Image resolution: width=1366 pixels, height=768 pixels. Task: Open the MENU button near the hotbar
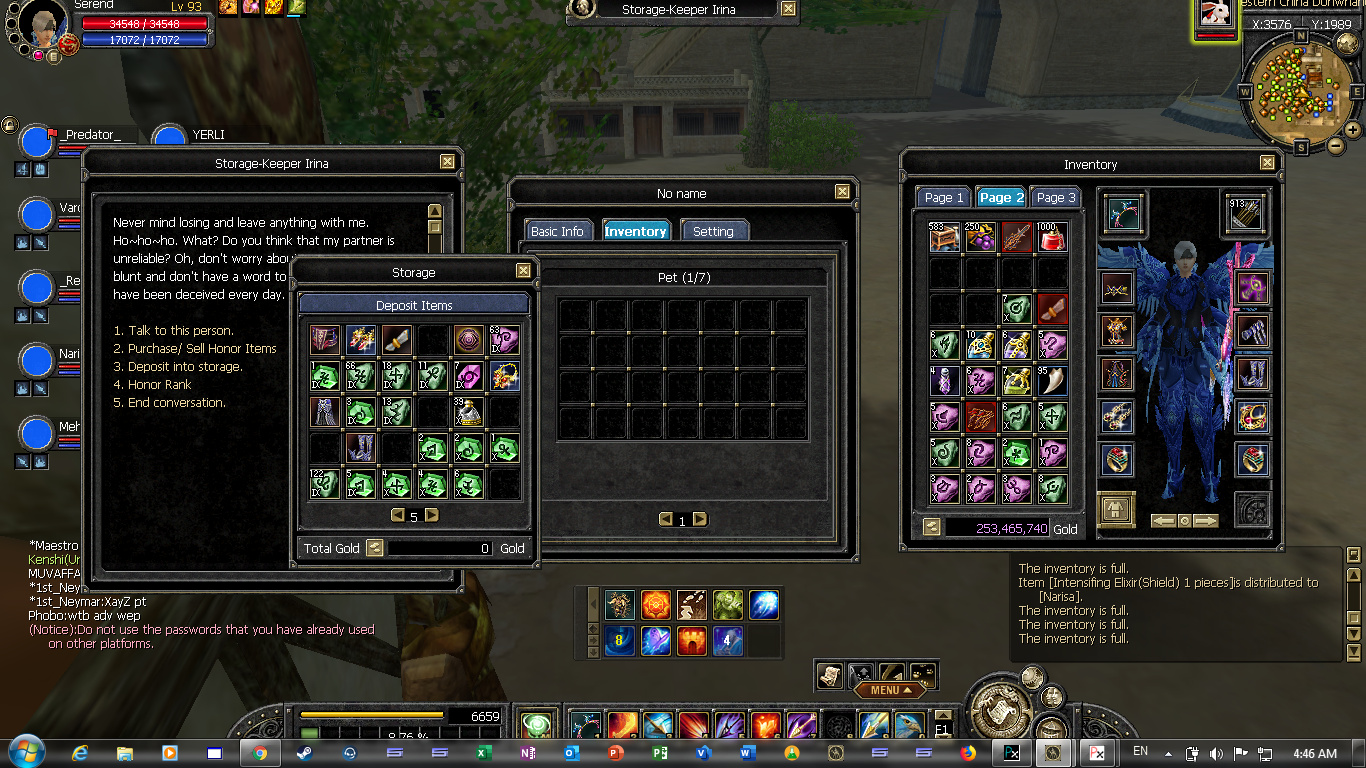pyautogui.click(x=889, y=690)
